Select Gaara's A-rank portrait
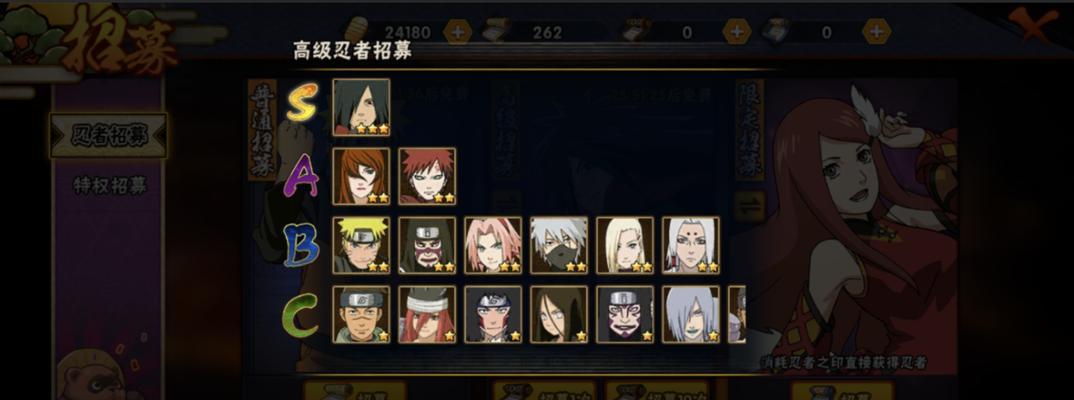 pyautogui.click(x=427, y=176)
